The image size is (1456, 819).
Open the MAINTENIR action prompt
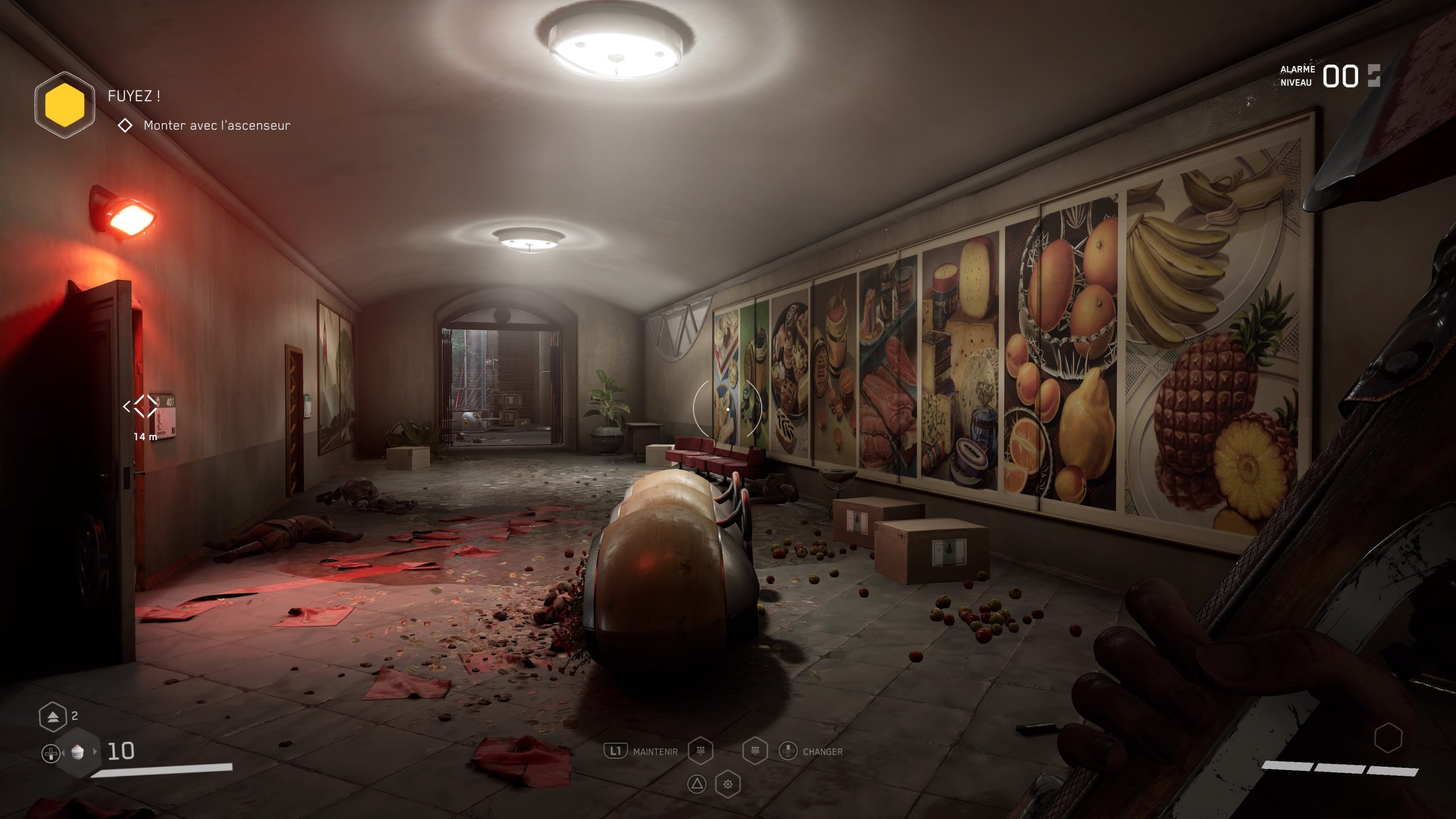tap(655, 752)
